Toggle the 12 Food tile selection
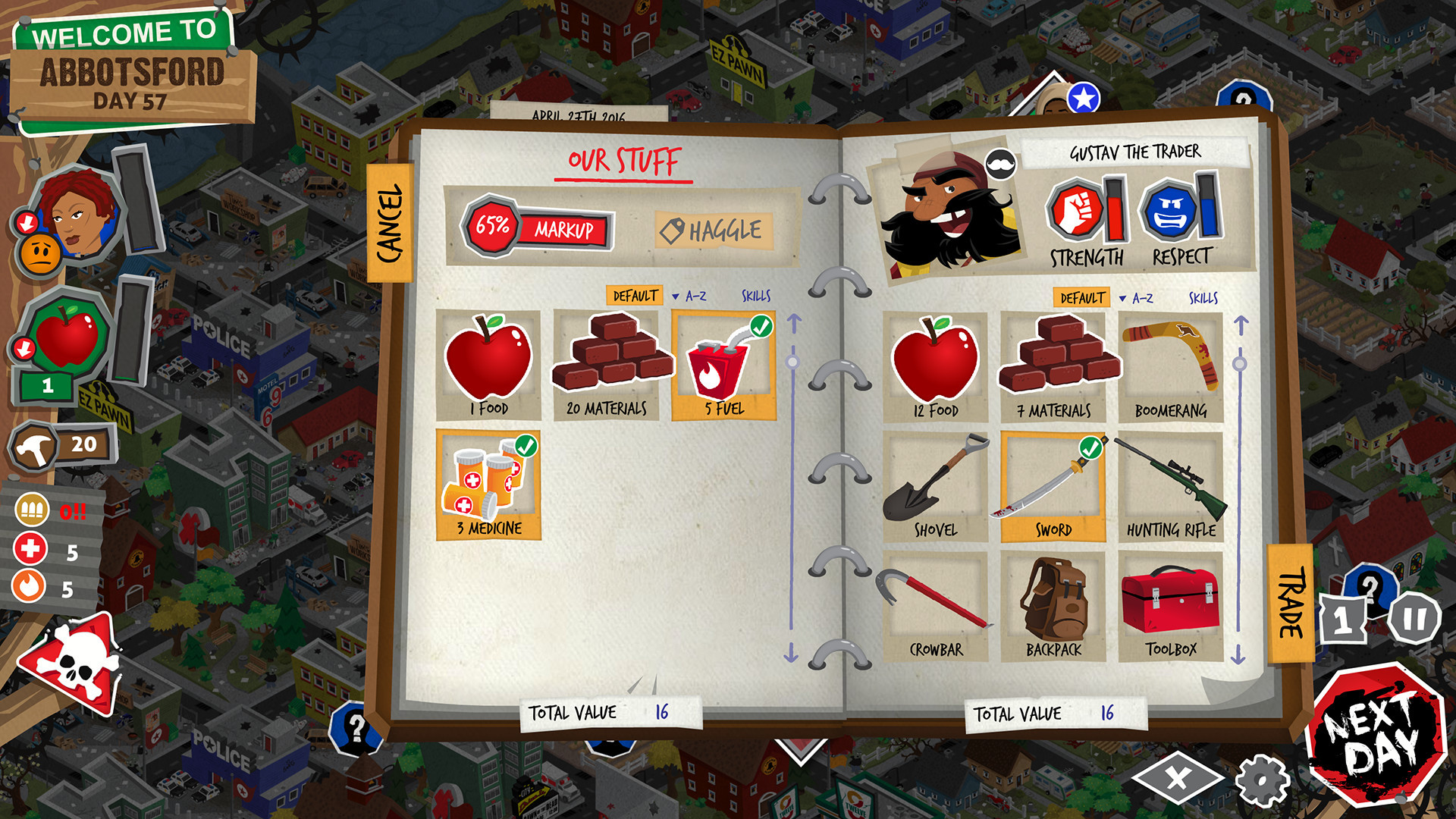 (x=937, y=364)
